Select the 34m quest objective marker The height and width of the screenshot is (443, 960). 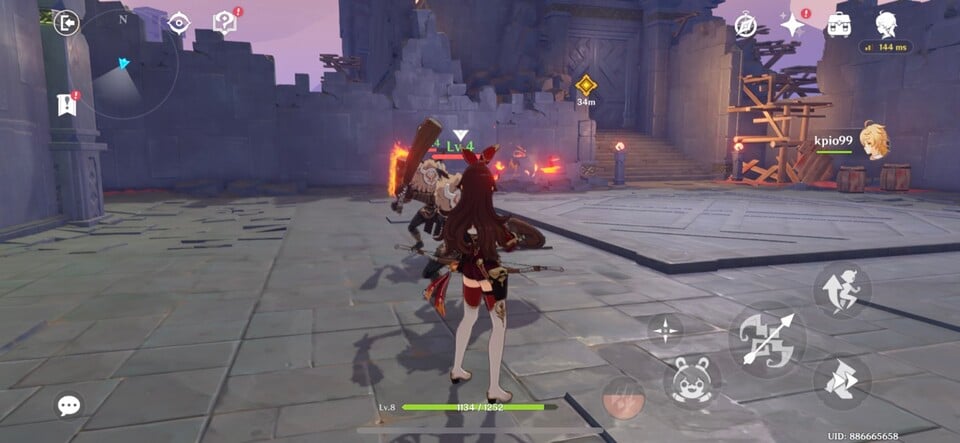(x=586, y=85)
